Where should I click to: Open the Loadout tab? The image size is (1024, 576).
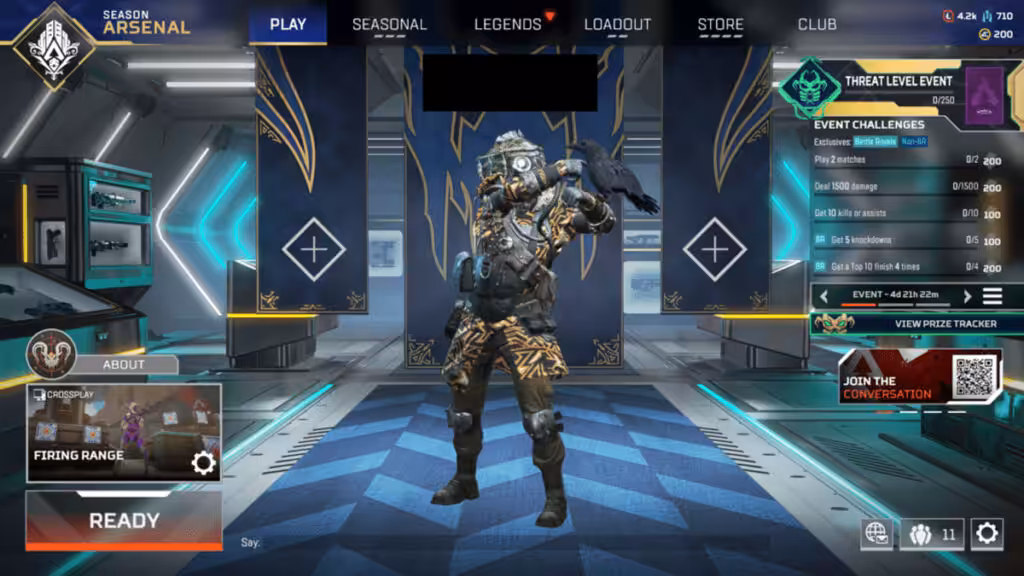617,24
